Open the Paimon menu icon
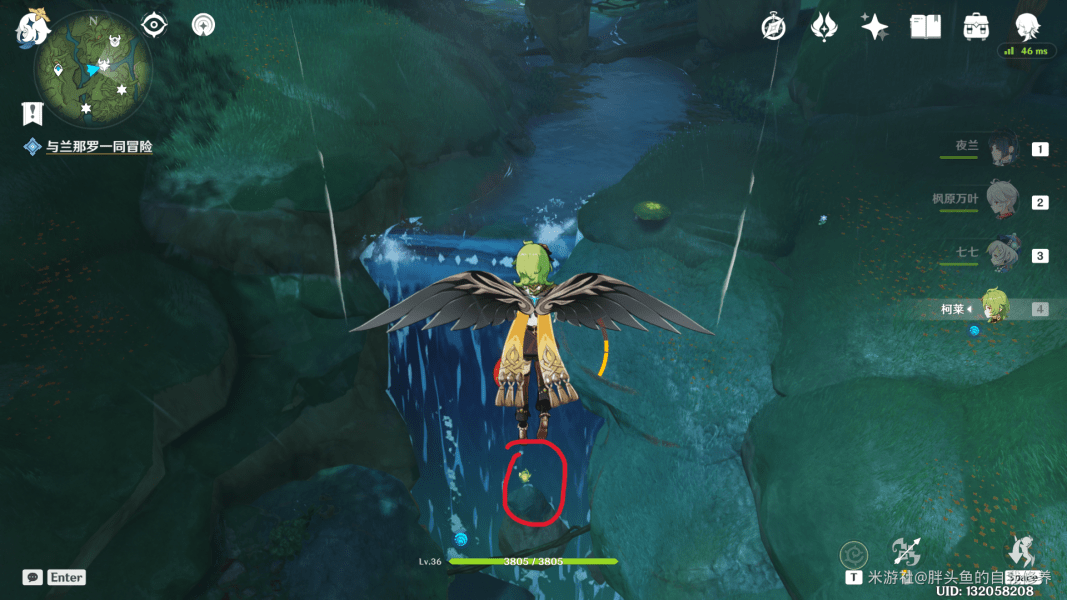This screenshot has width=1067, height=600. (x=33, y=28)
